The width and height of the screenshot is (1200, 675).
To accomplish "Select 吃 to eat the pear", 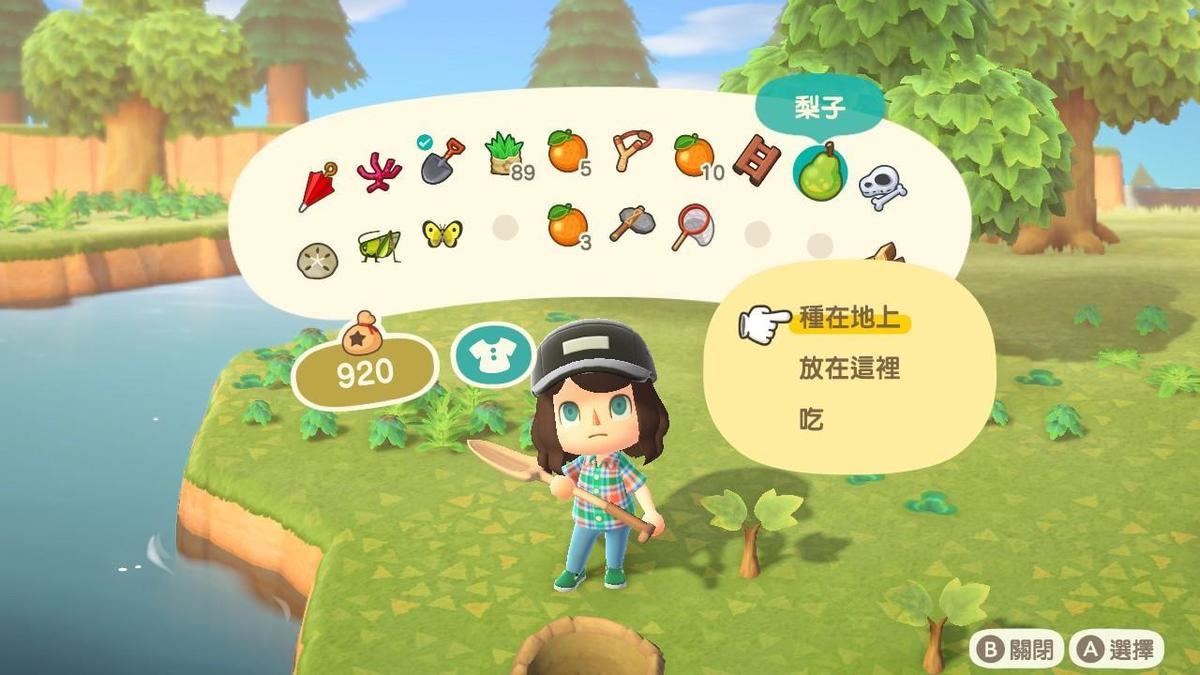I will point(811,419).
